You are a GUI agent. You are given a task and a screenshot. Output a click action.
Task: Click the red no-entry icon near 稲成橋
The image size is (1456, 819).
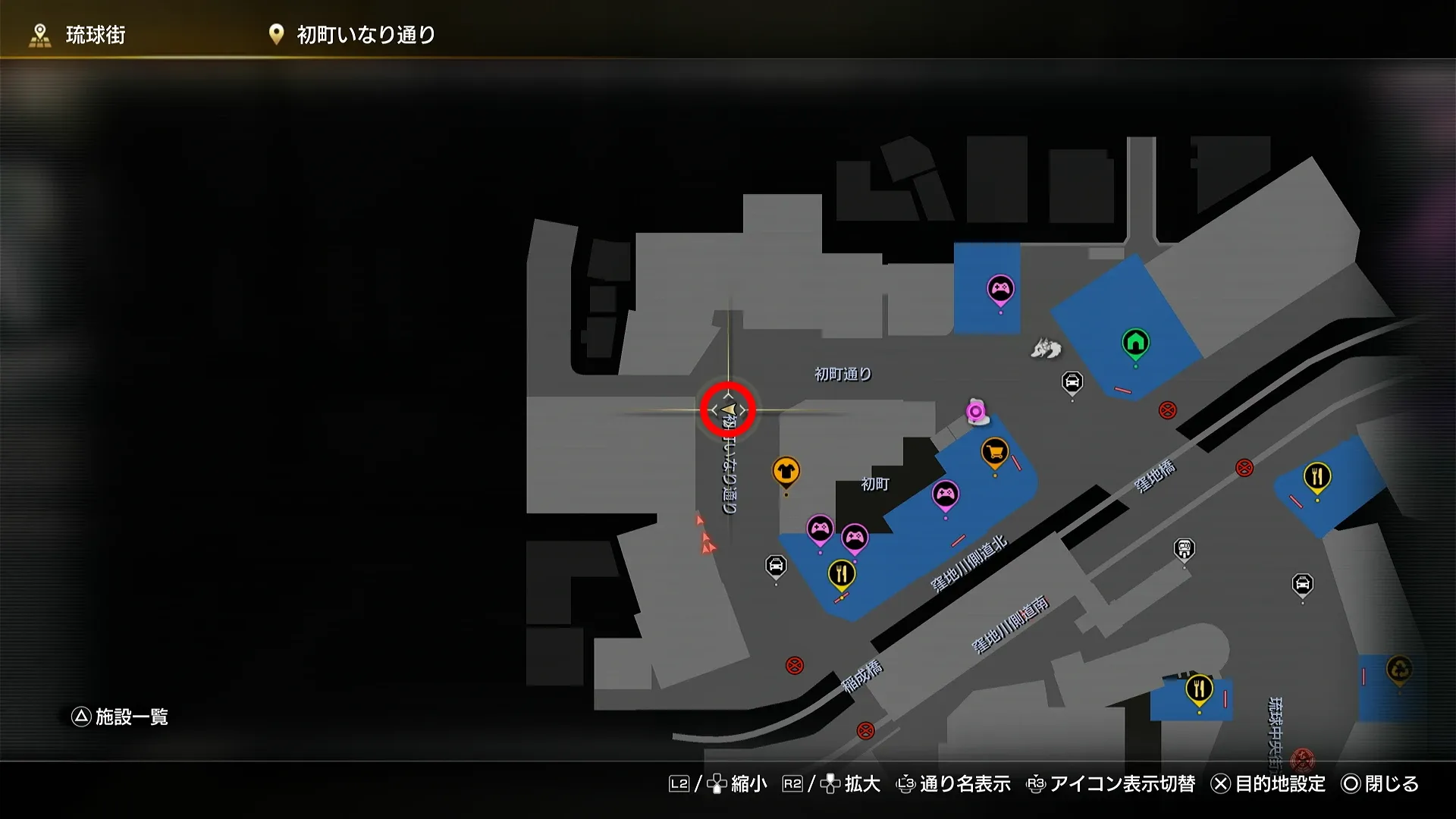coord(793,664)
